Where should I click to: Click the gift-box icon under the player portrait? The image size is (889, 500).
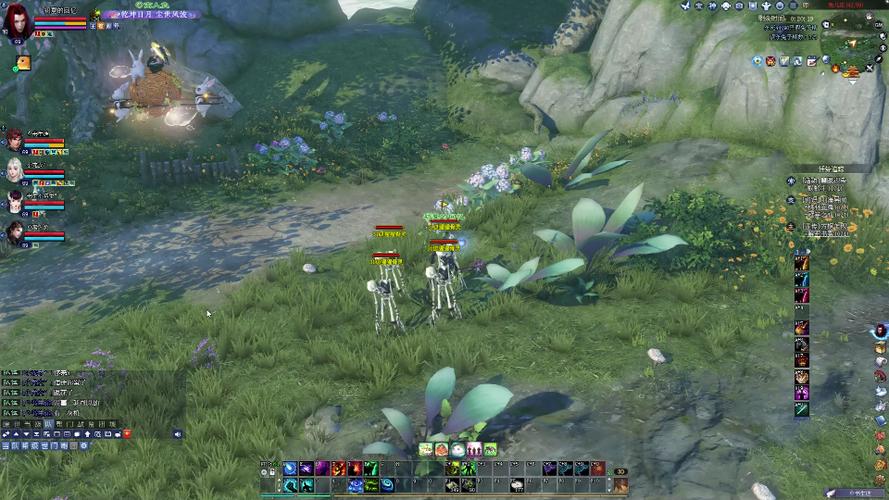tap(21, 62)
